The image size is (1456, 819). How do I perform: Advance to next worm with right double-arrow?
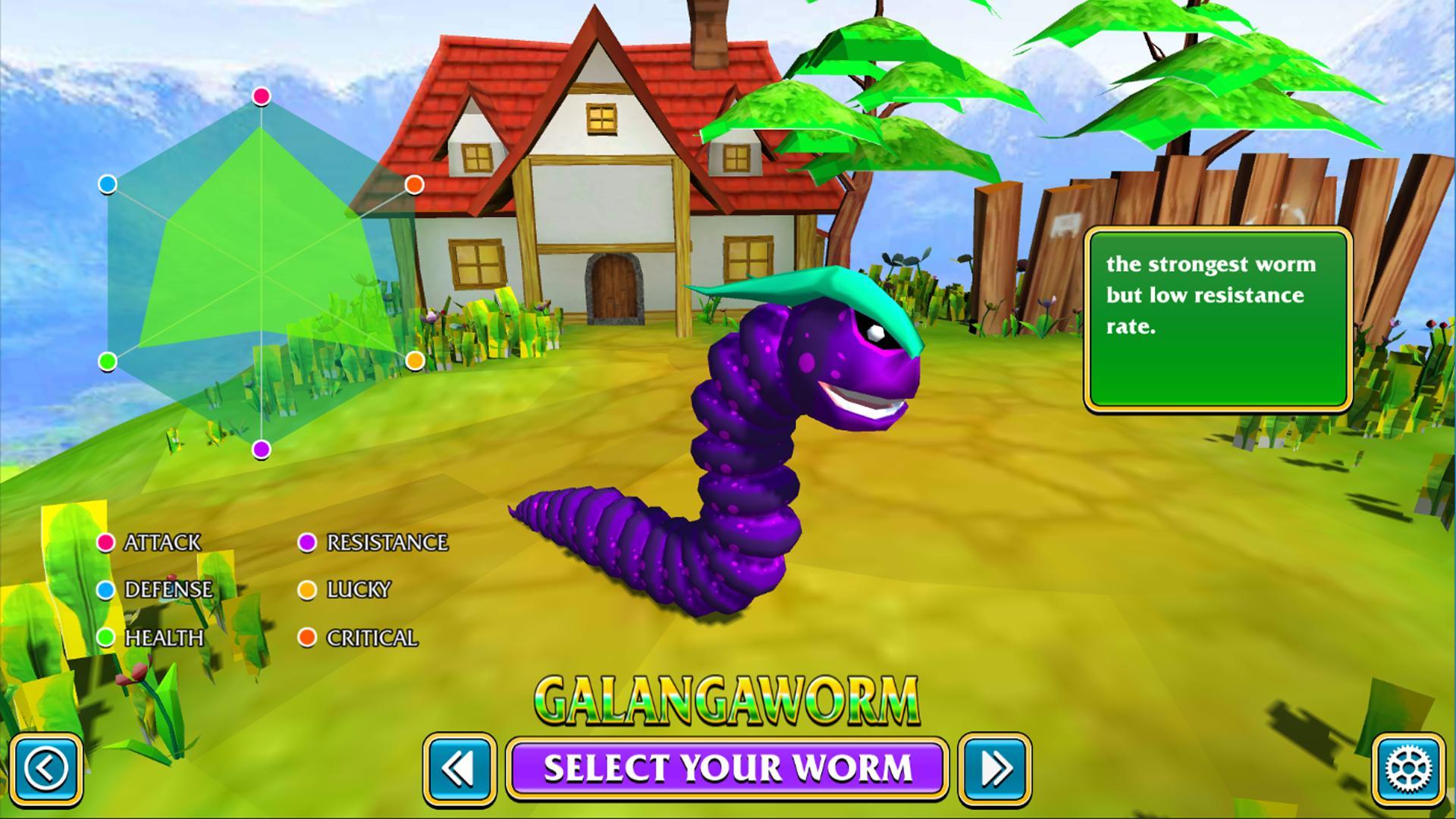click(x=993, y=770)
